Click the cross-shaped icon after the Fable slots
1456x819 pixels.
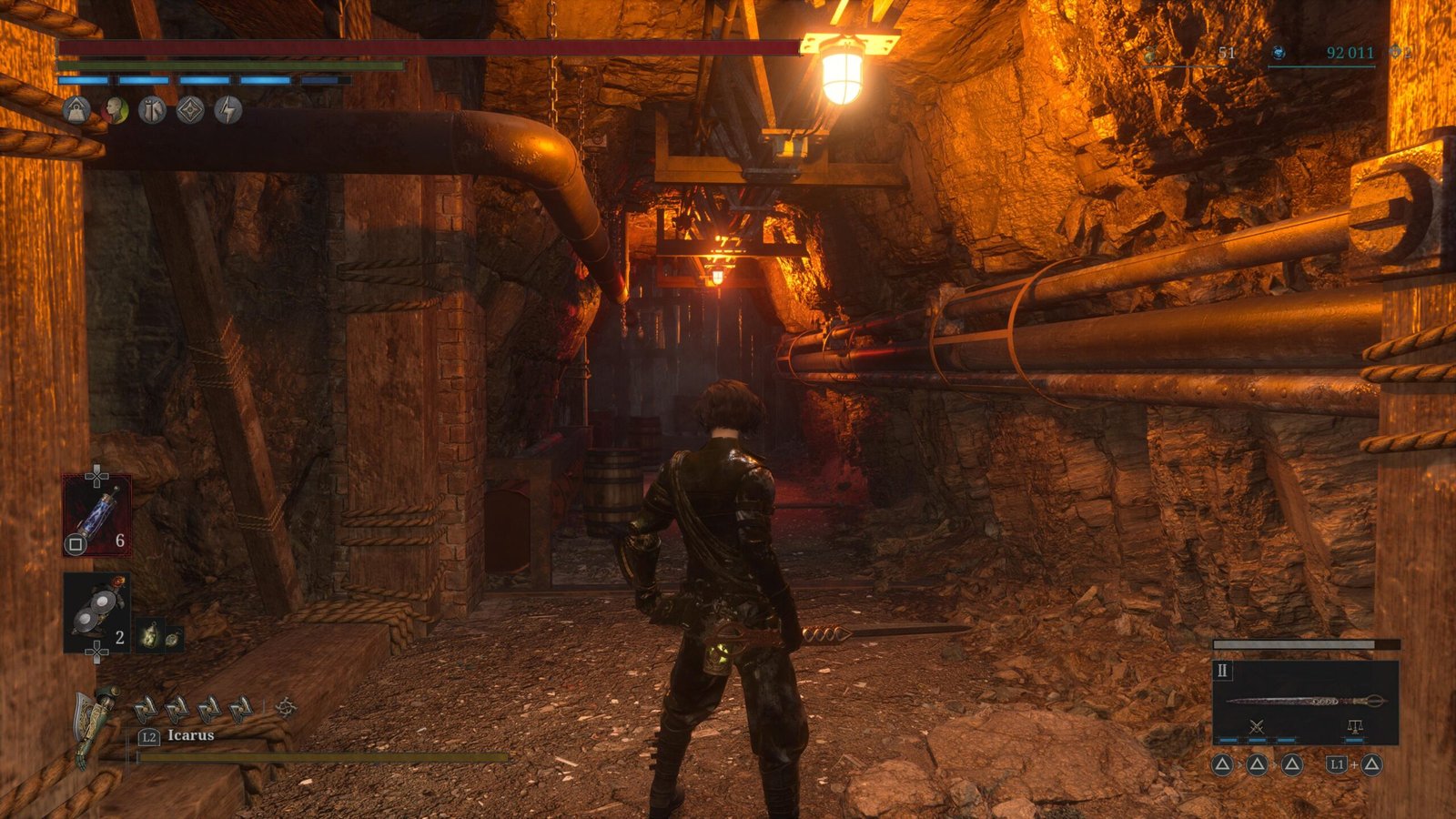point(286,707)
